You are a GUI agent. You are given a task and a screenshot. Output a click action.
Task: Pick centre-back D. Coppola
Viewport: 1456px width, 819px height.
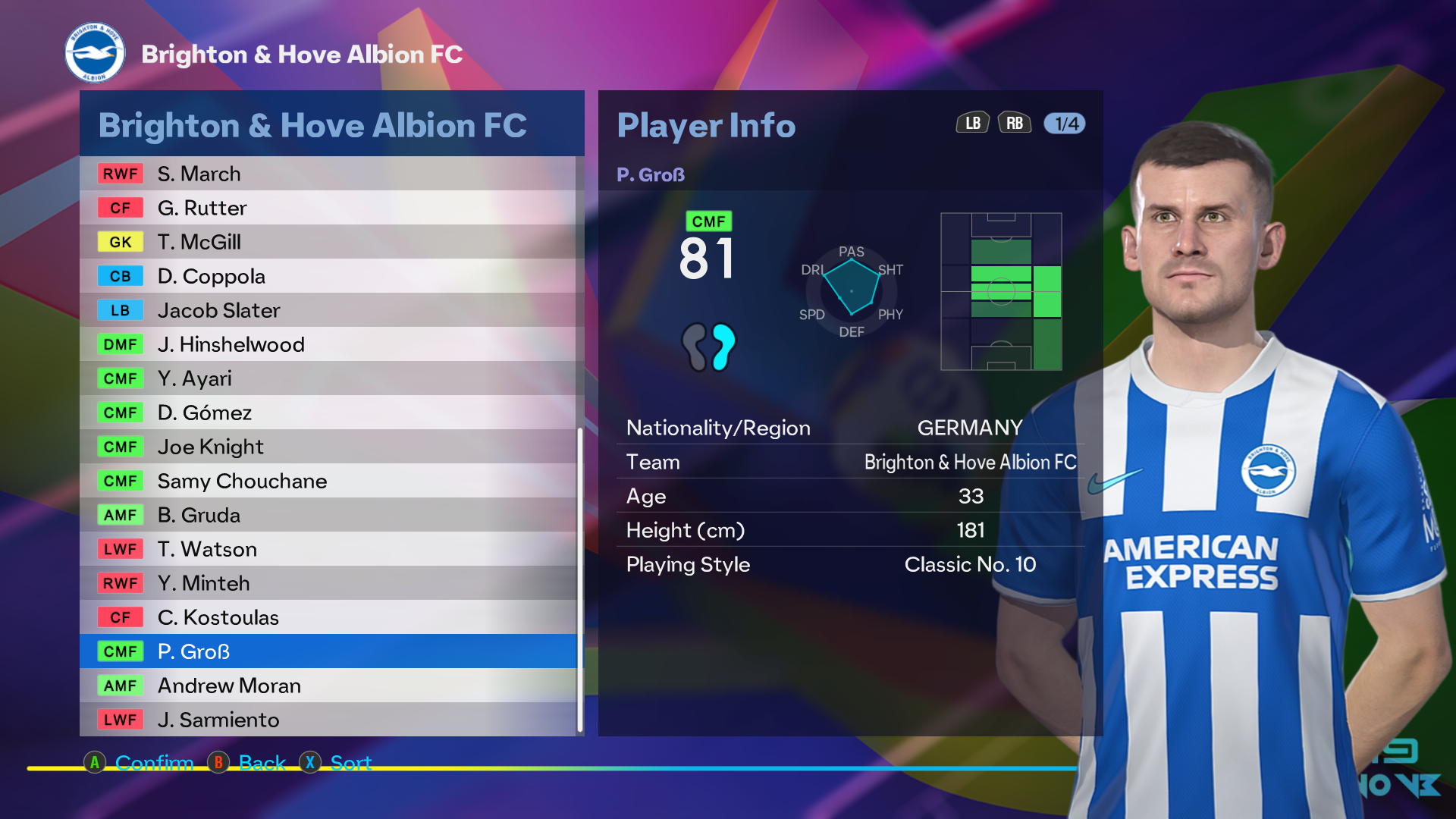328,276
